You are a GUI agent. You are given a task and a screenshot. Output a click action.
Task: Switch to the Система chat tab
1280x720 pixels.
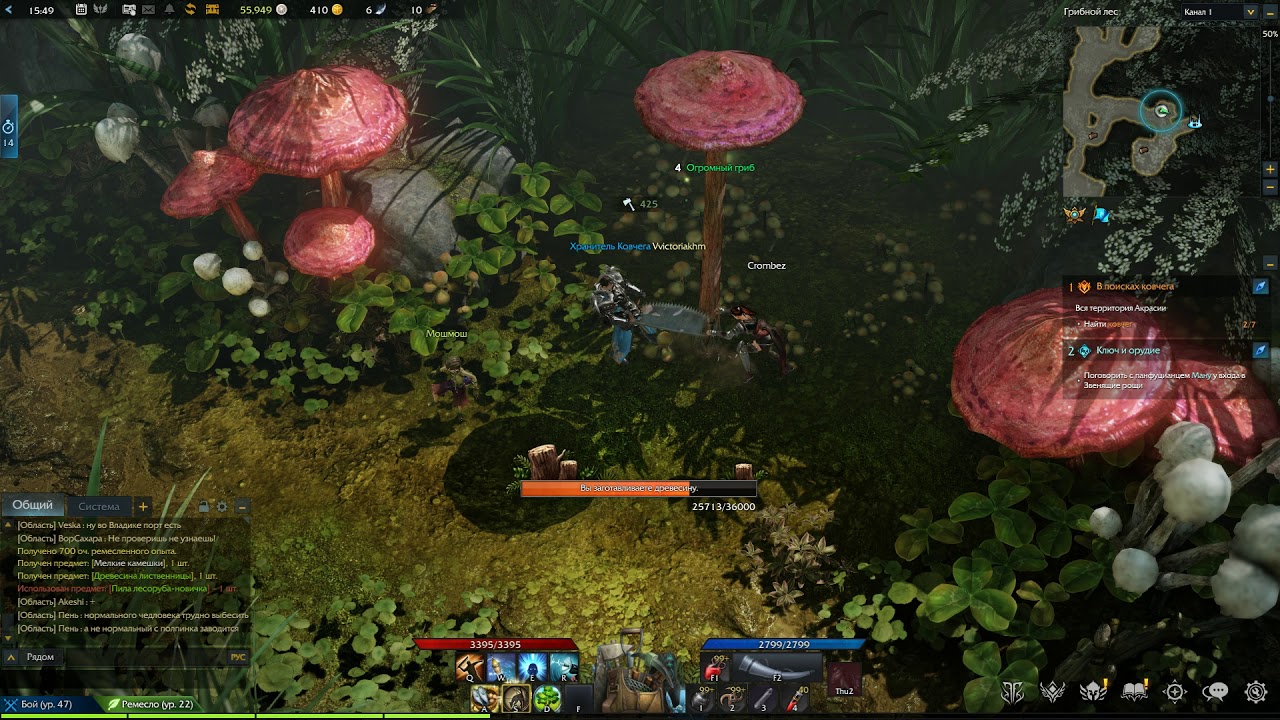(x=98, y=507)
